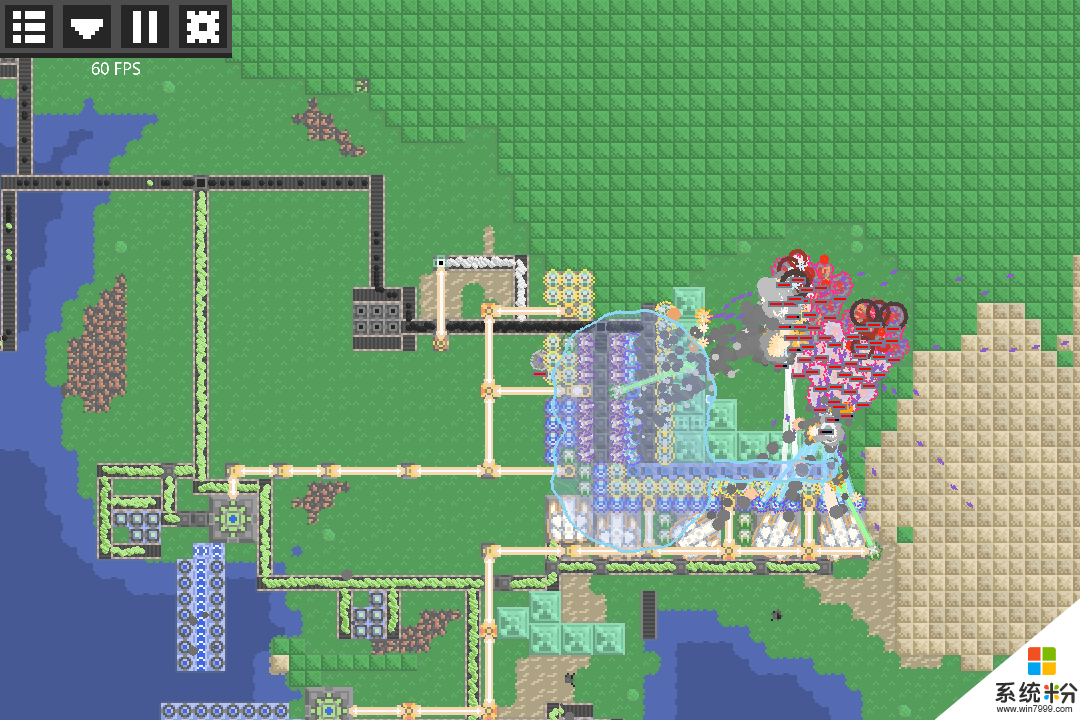Pause the game

(x=145, y=26)
